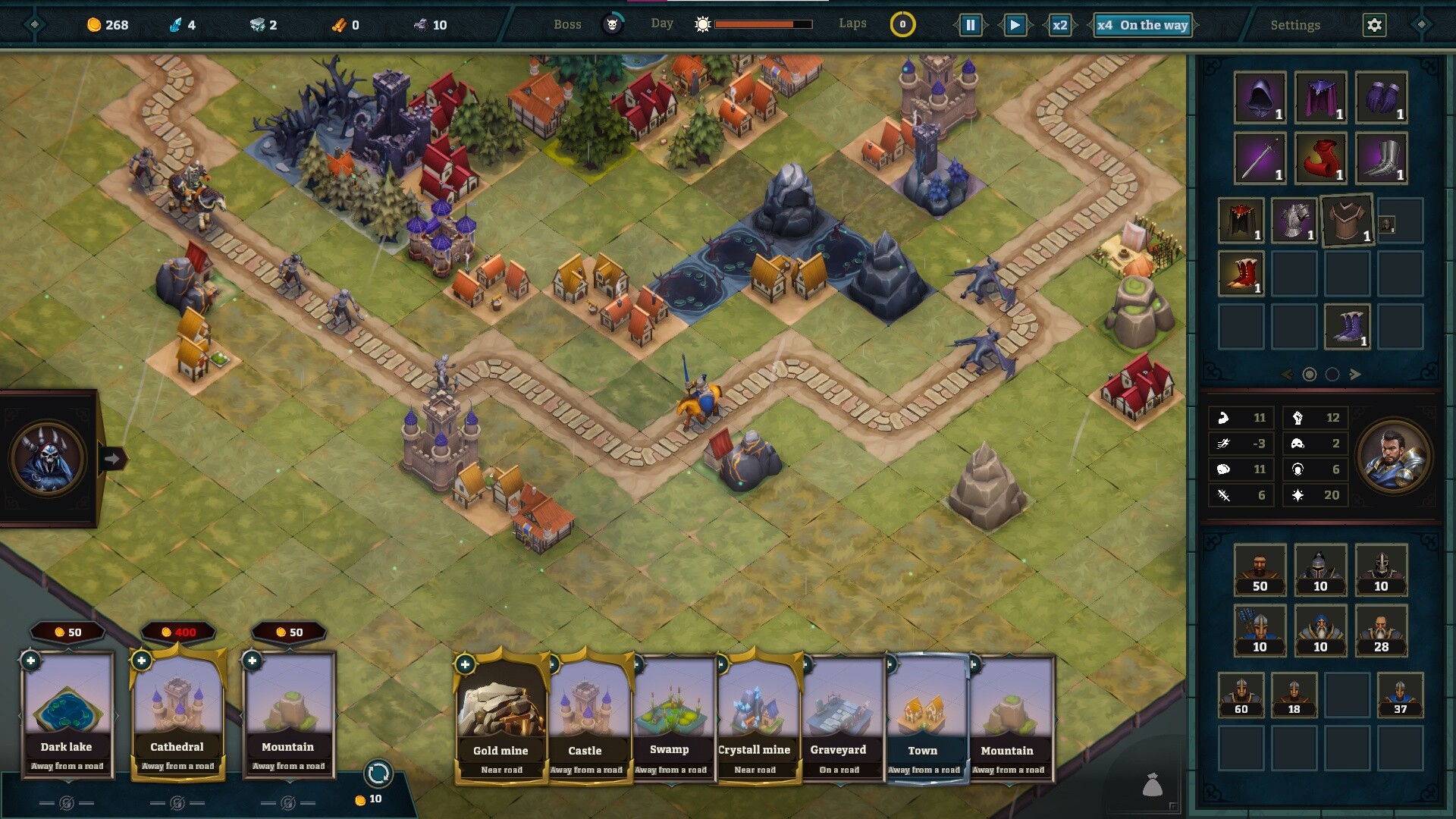Select the footman unit with 50 count

(1259, 570)
